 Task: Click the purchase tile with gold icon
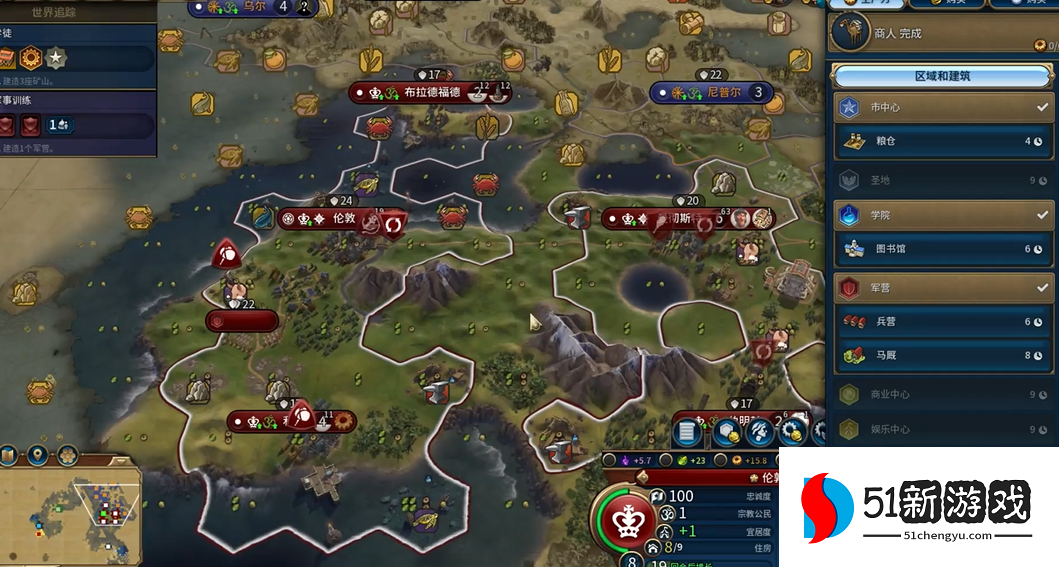tap(727, 432)
